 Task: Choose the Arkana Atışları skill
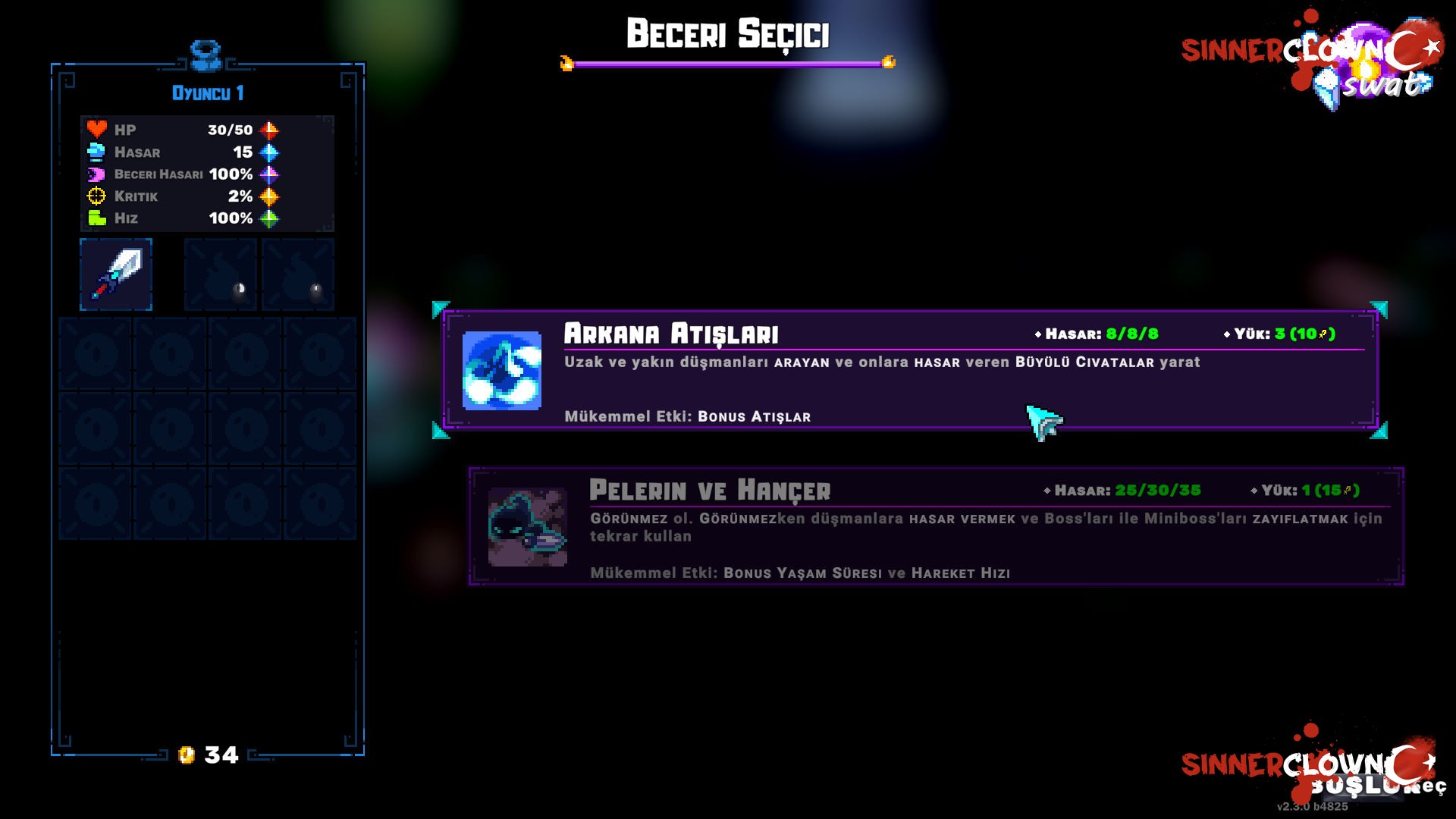910,370
